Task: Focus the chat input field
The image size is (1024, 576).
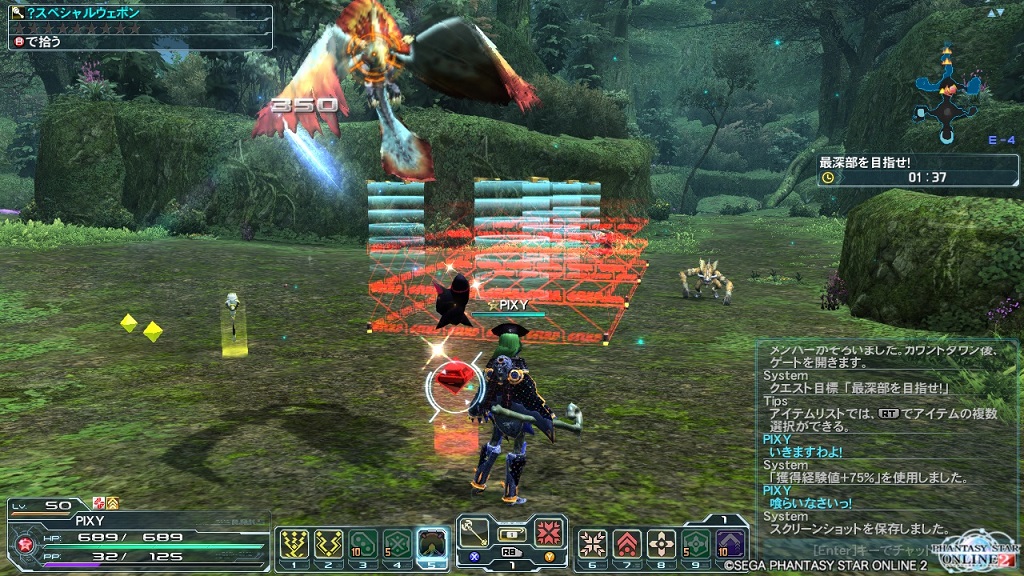Action: 880,548
